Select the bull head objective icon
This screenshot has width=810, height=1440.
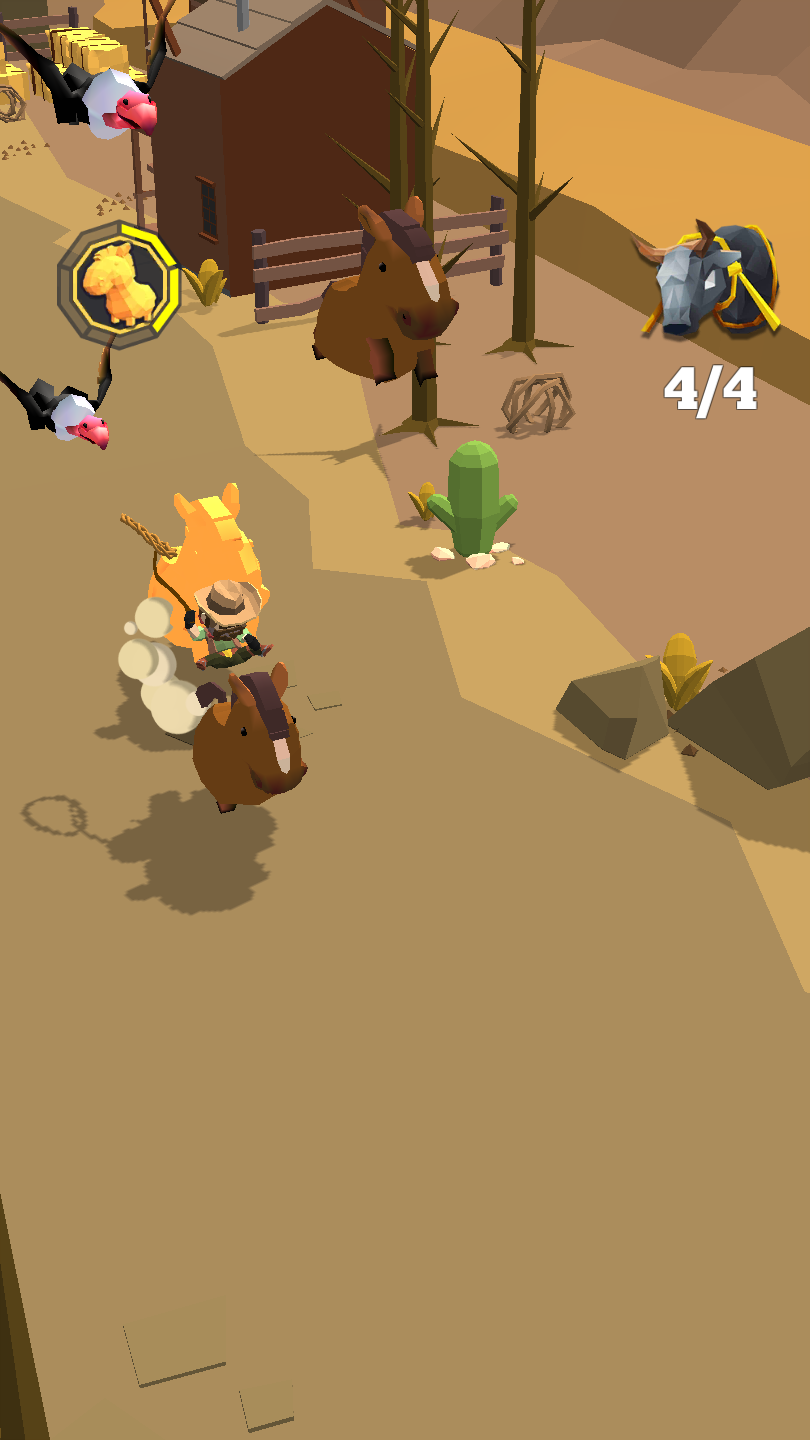click(709, 280)
